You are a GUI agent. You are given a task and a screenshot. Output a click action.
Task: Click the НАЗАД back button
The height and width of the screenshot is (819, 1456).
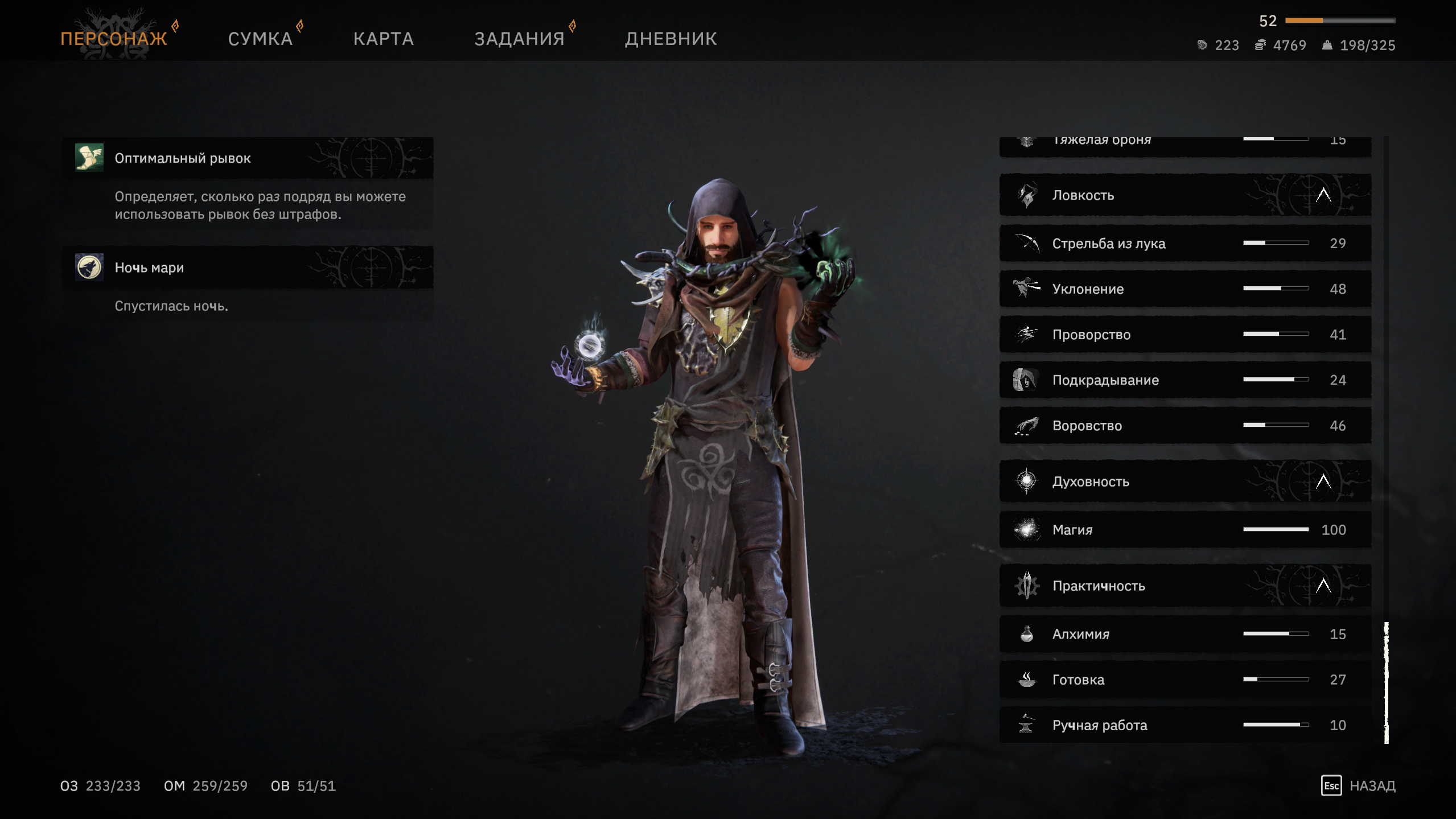click(x=1358, y=786)
